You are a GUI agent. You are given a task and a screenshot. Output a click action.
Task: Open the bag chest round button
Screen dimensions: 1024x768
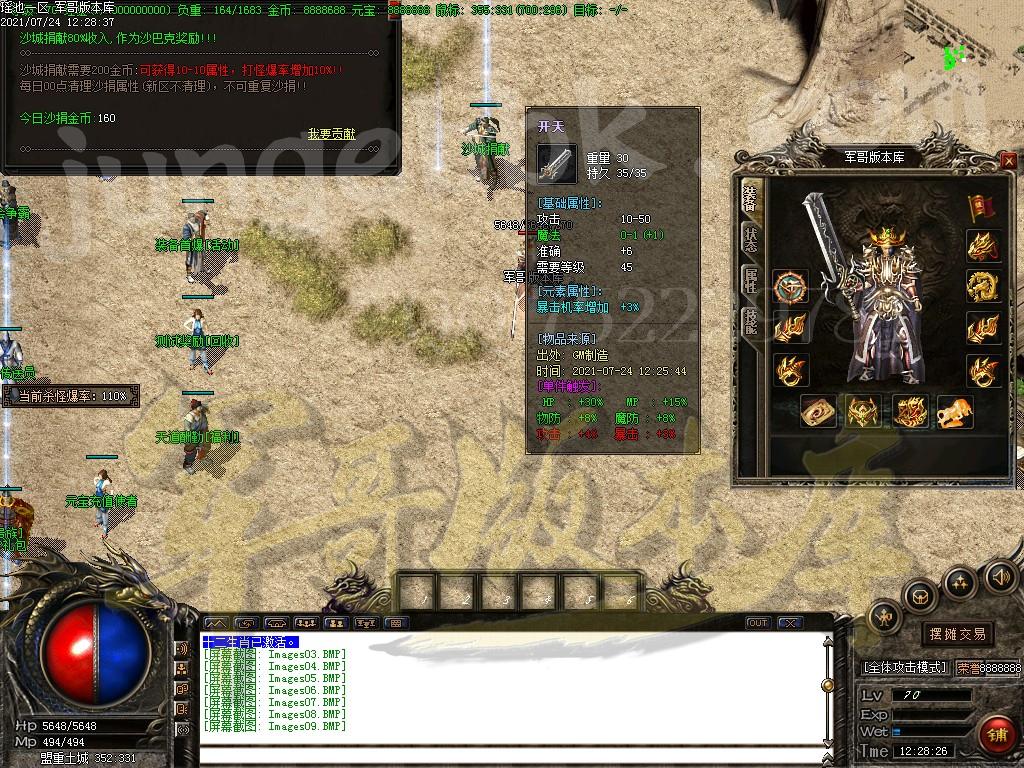click(918, 596)
